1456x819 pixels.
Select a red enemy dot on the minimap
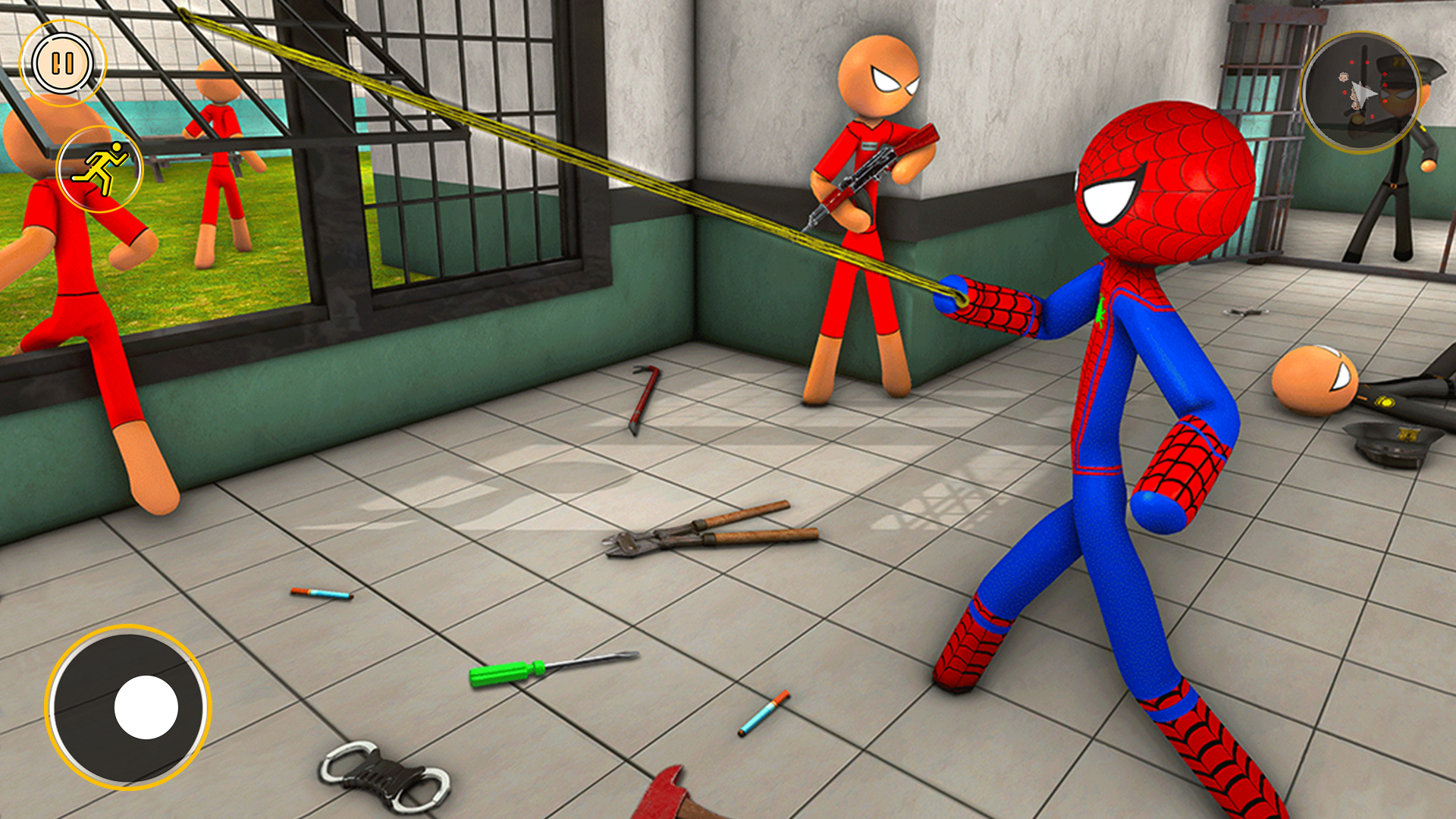pos(1352,62)
